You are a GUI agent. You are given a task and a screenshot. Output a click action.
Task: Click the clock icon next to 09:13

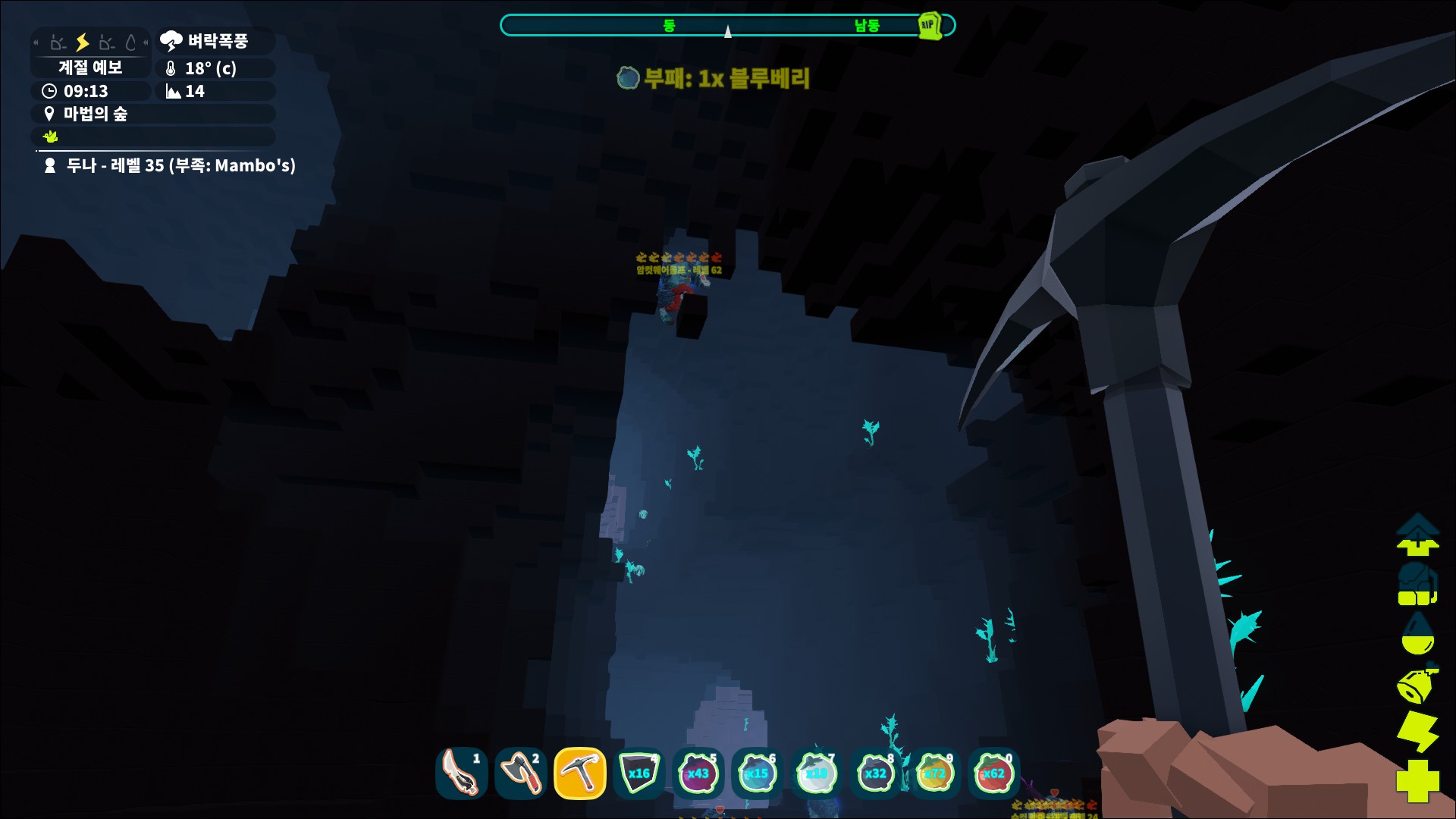coord(48,91)
